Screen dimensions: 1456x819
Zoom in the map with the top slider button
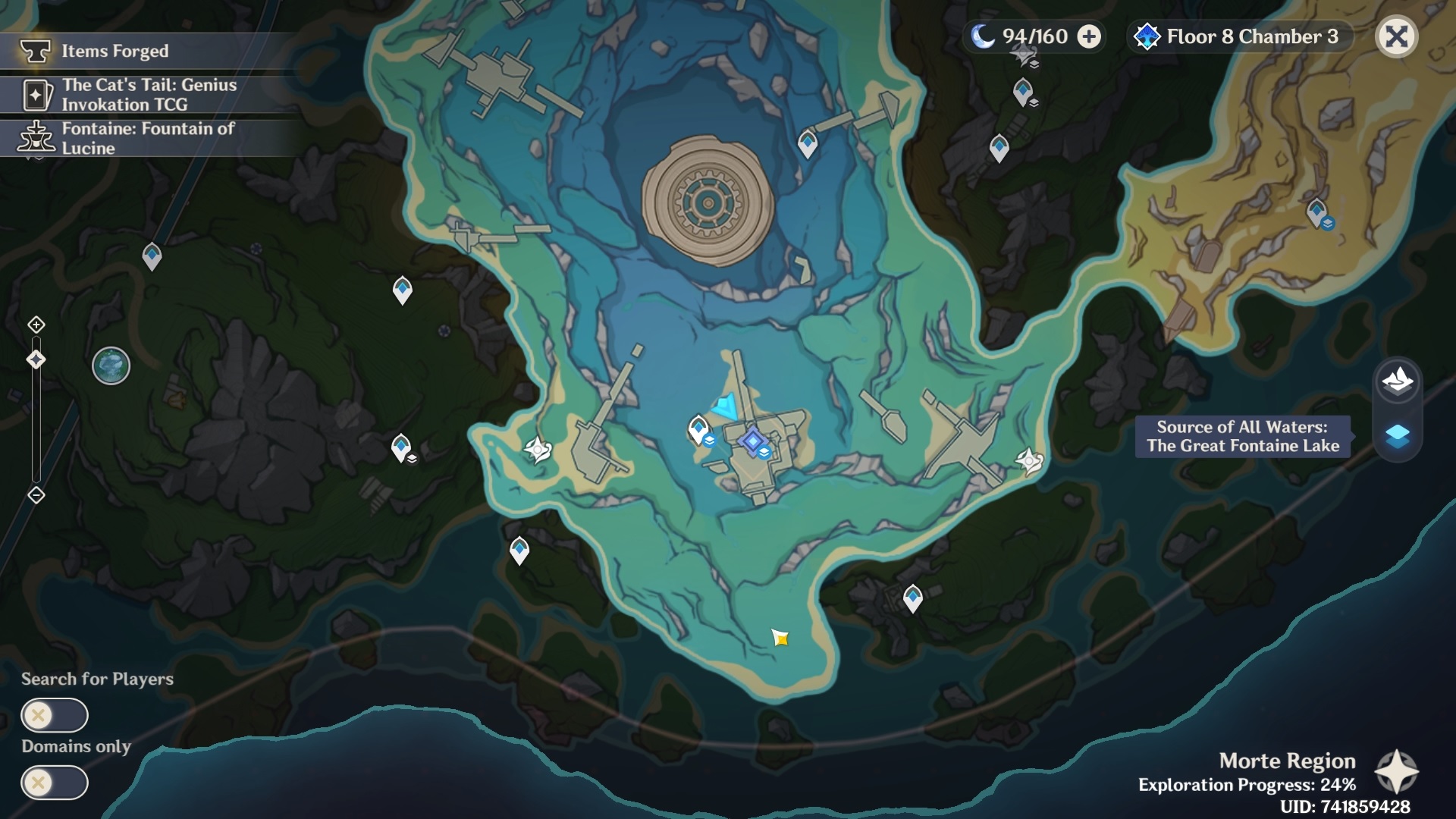click(x=36, y=325)
